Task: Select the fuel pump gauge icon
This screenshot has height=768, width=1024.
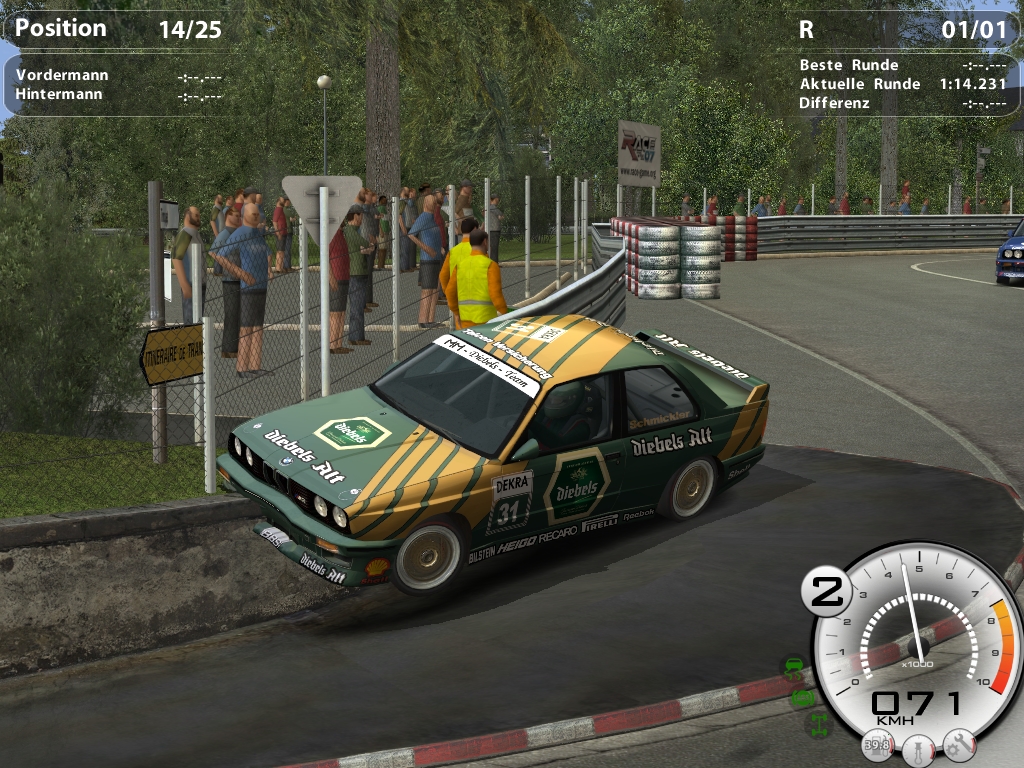Action: click(879, 746)
